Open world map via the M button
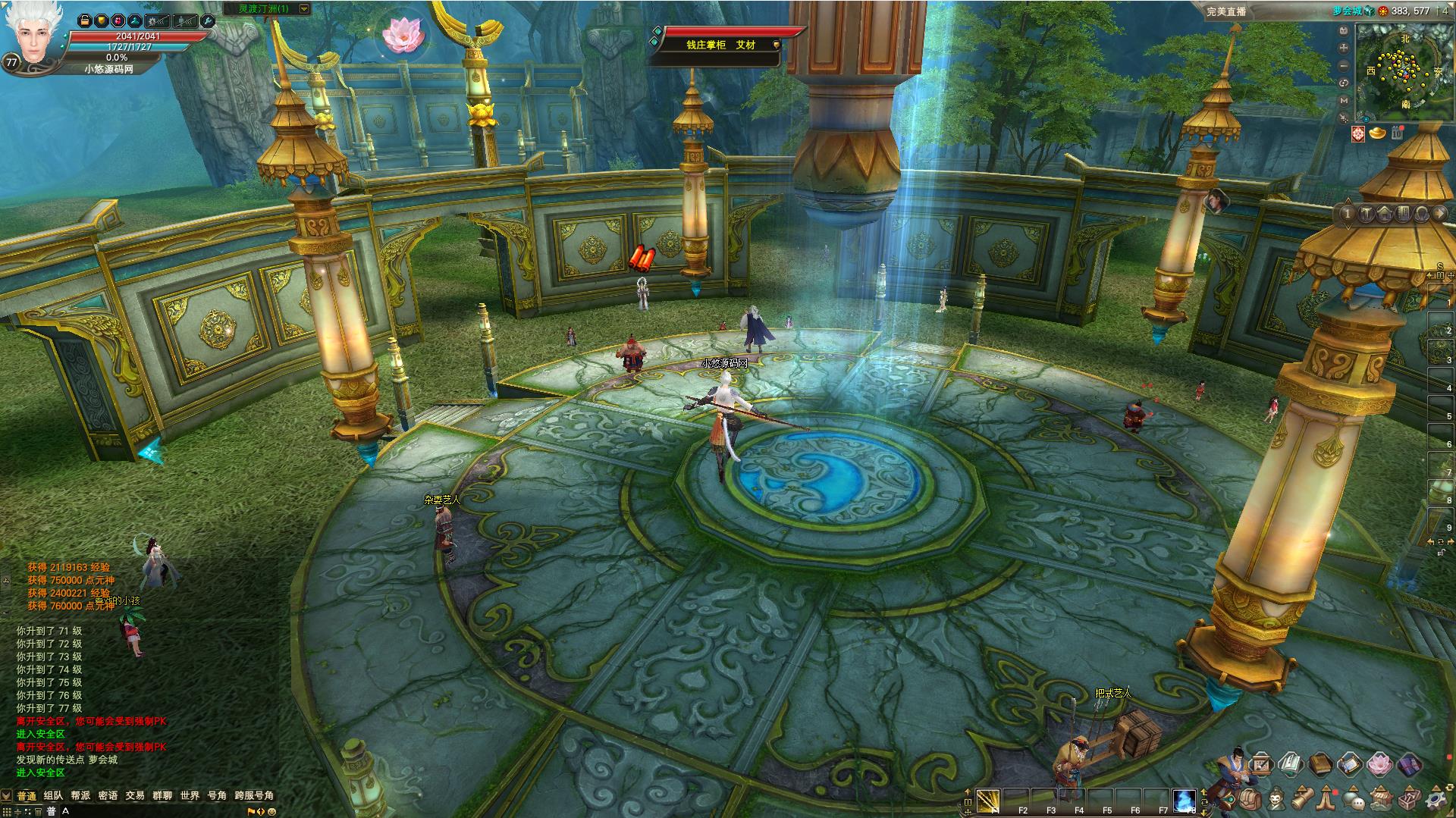1456x818 pixels. pos(1344,100)
